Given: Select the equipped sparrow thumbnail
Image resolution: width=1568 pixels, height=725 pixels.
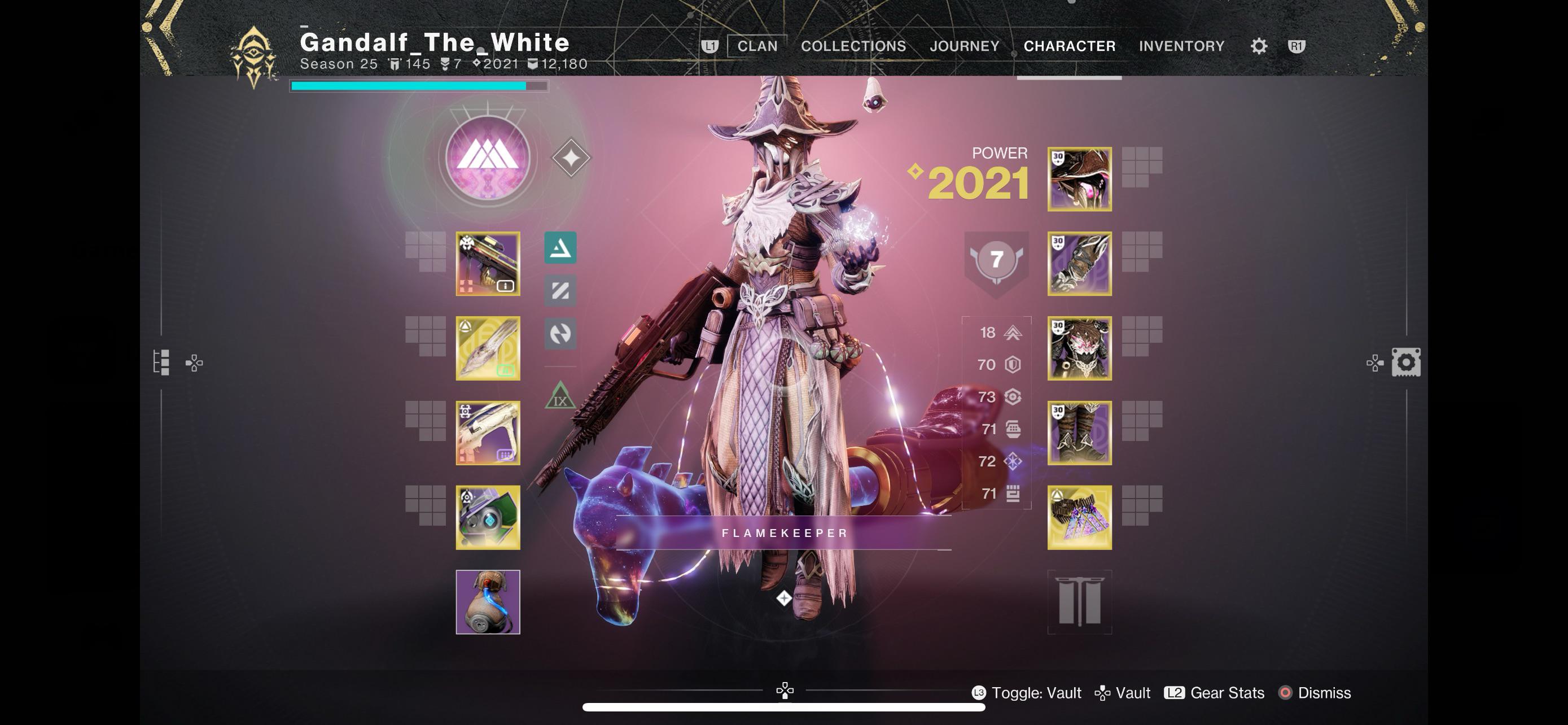Looking at the screenshot, I should point(487,602).
